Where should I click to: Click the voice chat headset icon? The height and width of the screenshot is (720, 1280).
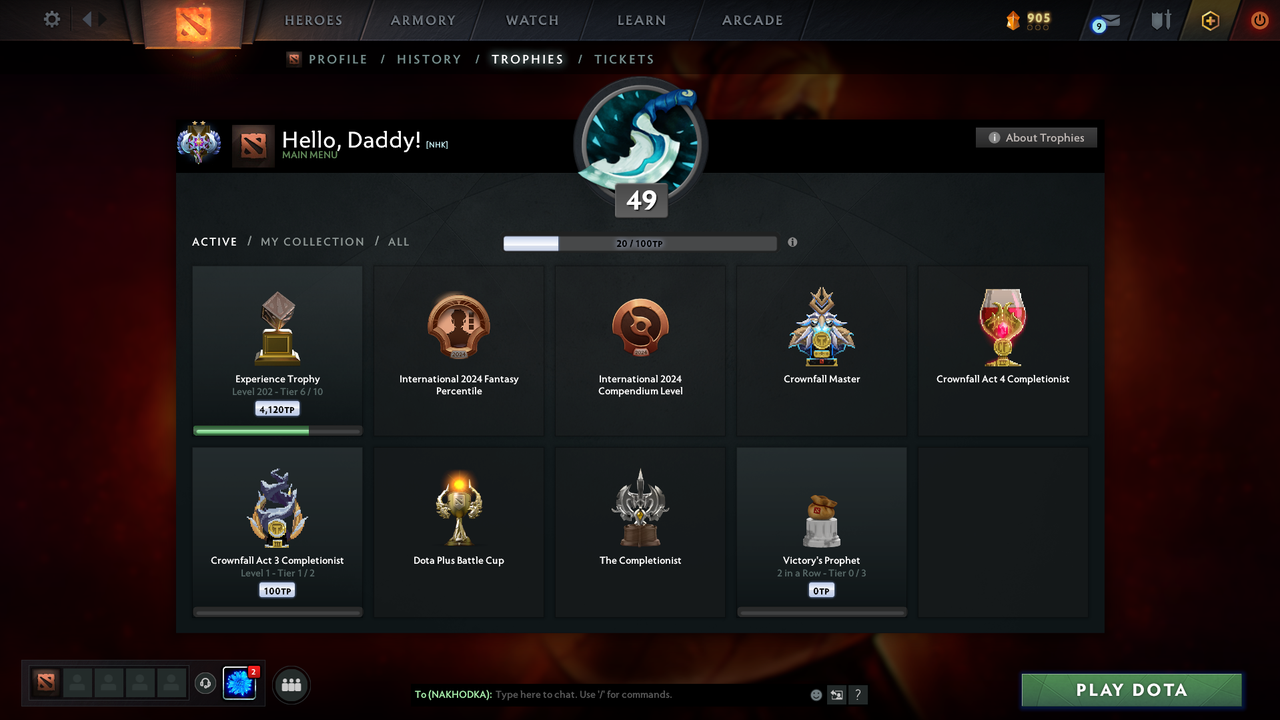coord(207,683)
